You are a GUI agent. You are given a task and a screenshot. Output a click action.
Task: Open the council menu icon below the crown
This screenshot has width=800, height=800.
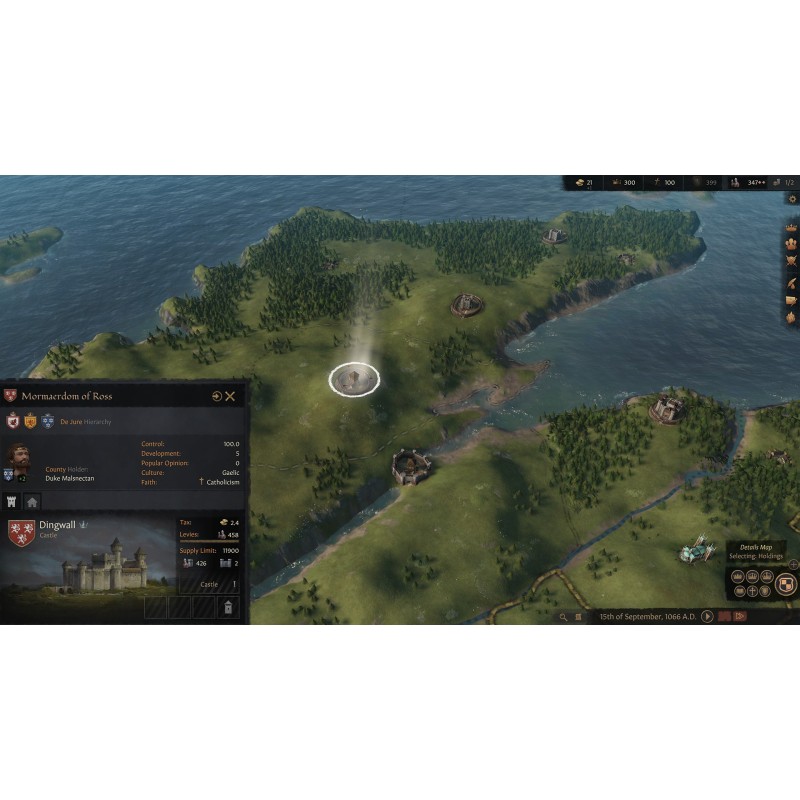[791, 245]
